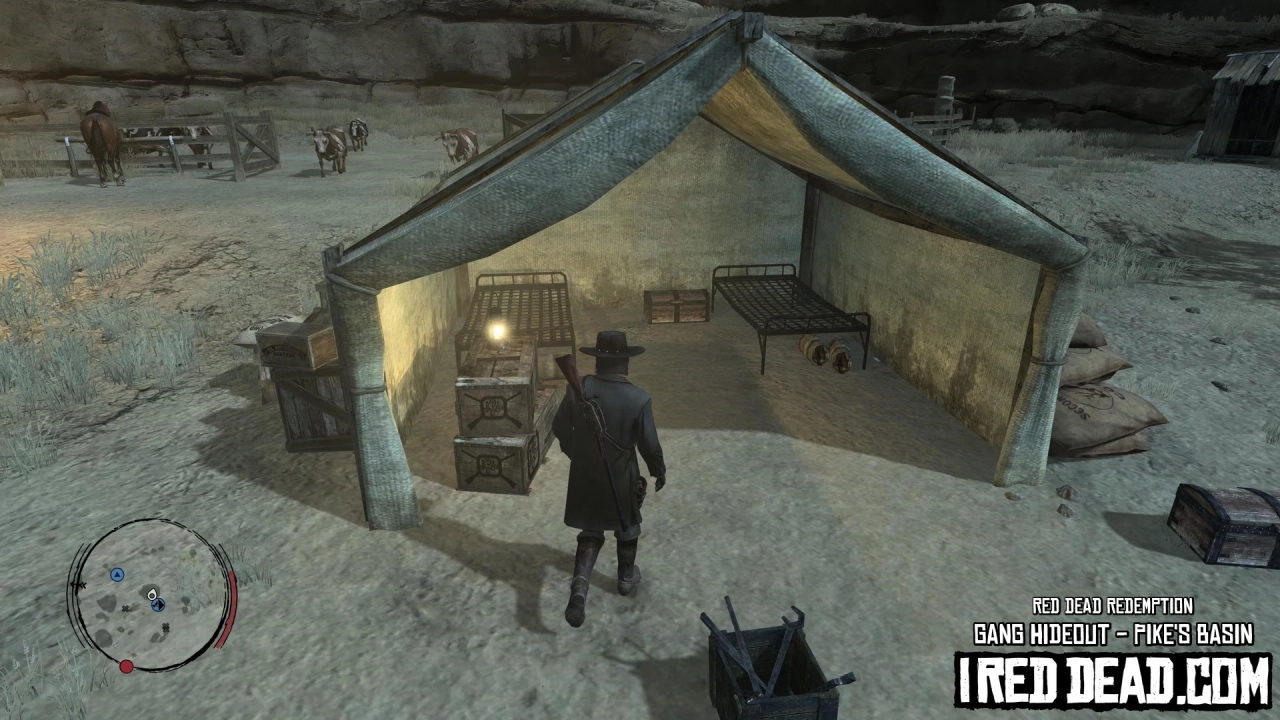This screenshot has width=1280, height=720.
Task: Click the red dot at the bottom of the minimap
Action: pyautogui.click(x=125, y=666)
